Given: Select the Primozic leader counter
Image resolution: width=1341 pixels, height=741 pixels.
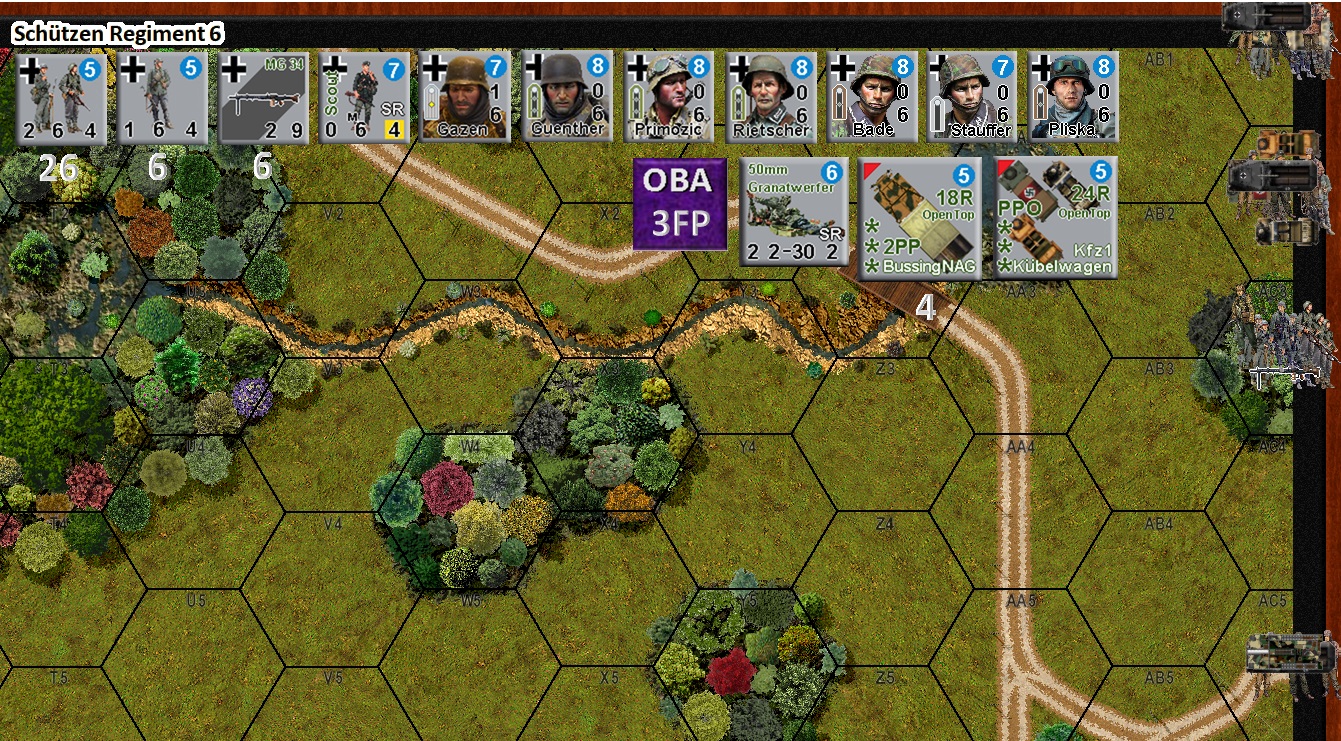Looking at the screenshot, I should coord(668,95).
